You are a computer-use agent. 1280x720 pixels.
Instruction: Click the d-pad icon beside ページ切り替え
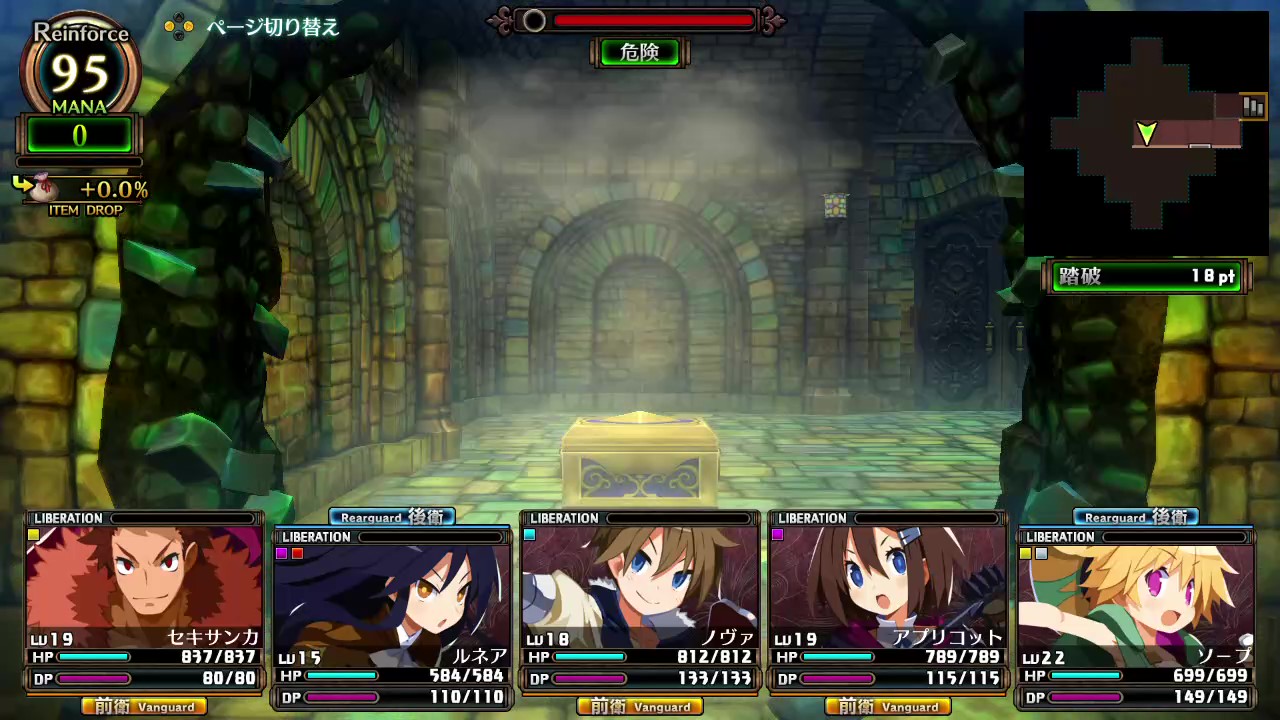pyautogui.click(x=179, y=28)
